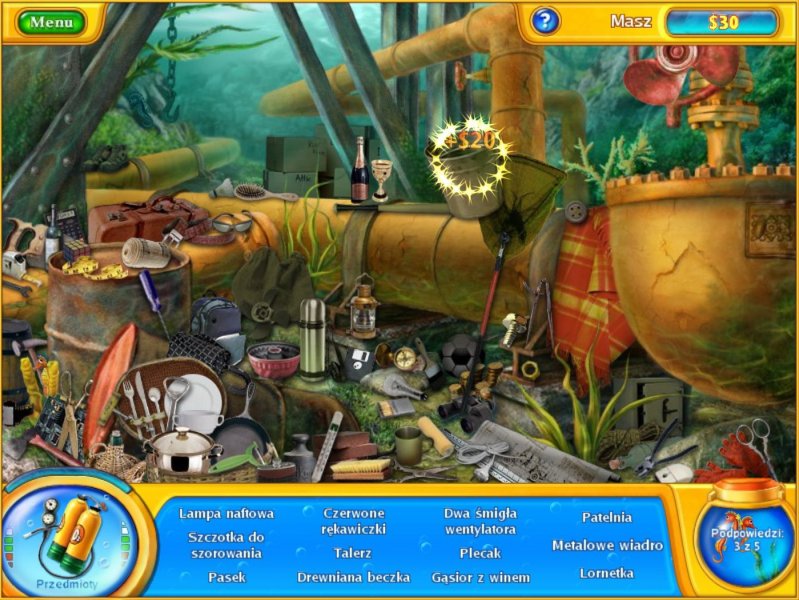The height and width of the screenshot is (600, 799).
Task: Select 'Czerwone rękawiczki' from the list
Action: click(354, 520)
